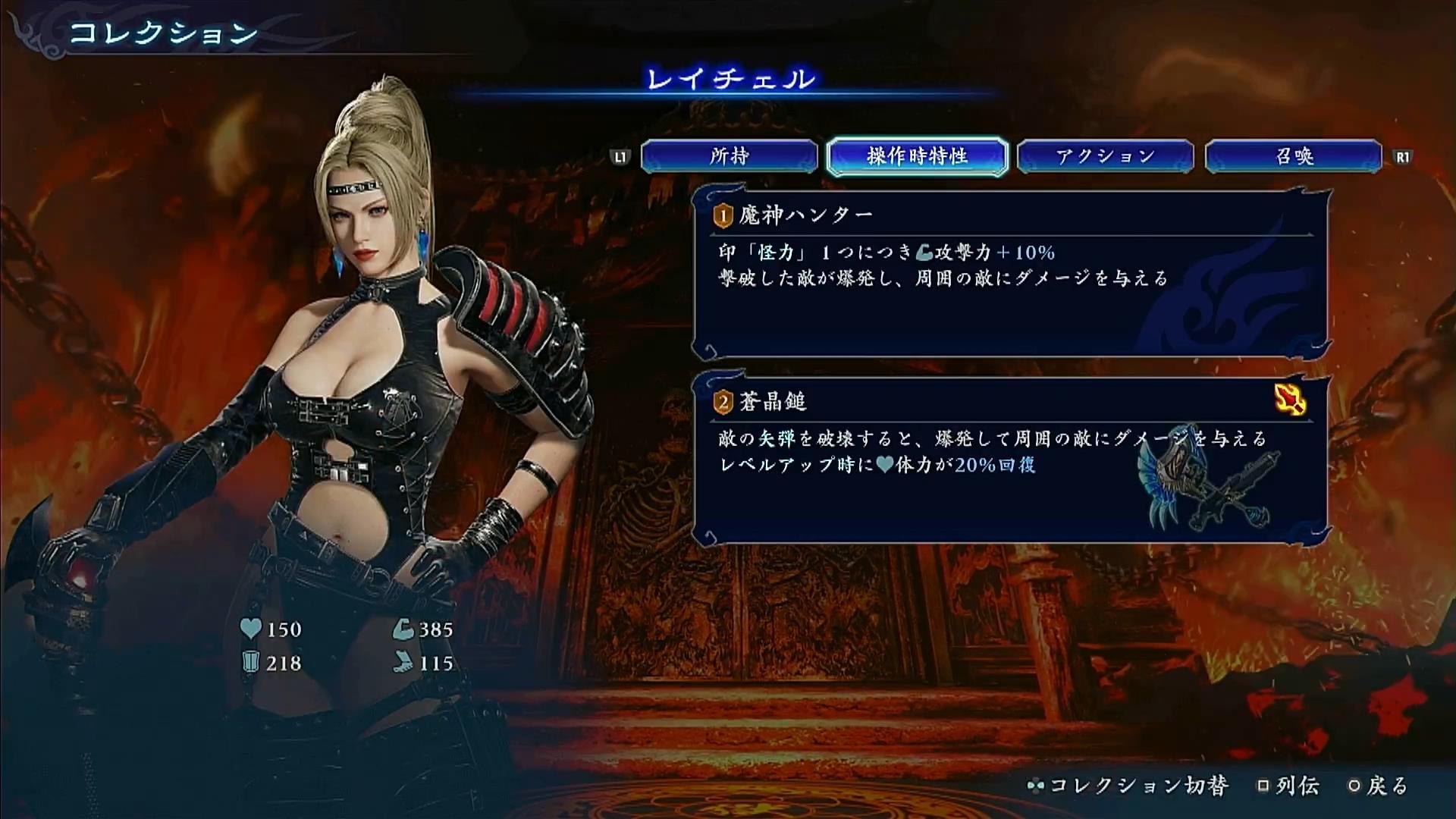The width and height of the screenshot is (1456, 819).
Task: Open the アクション tab
Action: pyautogui.click(x=1105, y=157)
